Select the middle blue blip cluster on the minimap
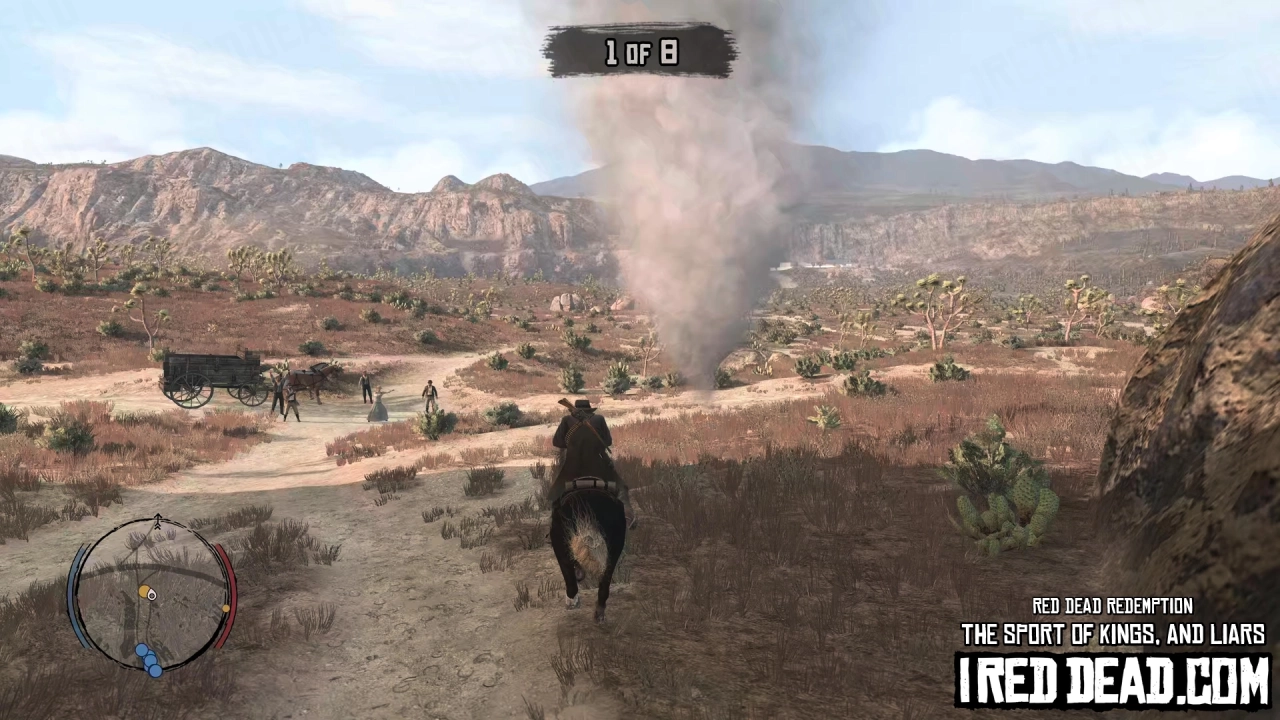Screen dimensions: 1280x720 coord(150,660)
